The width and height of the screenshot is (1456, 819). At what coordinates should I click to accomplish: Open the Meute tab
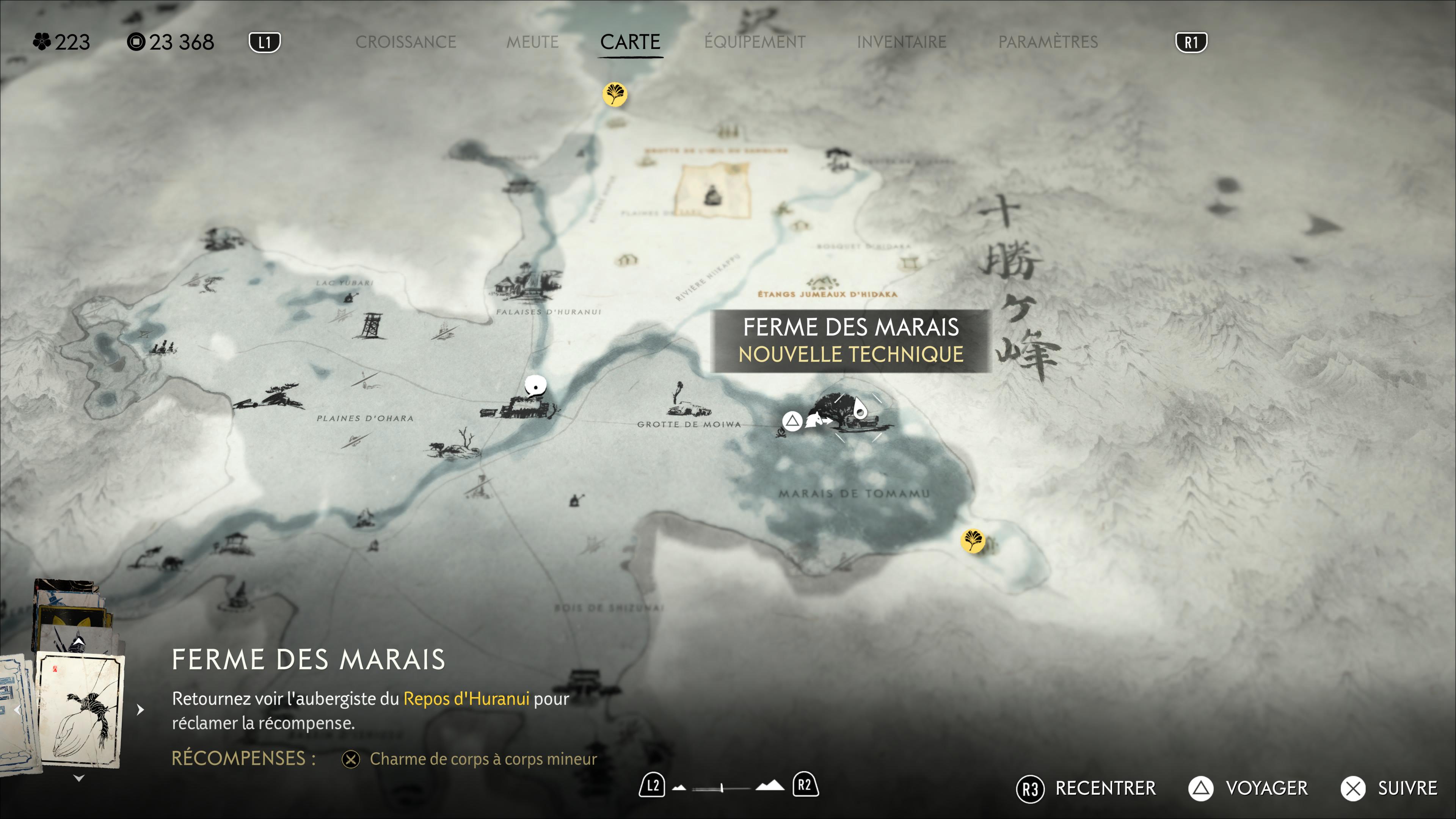pos(532,42)
